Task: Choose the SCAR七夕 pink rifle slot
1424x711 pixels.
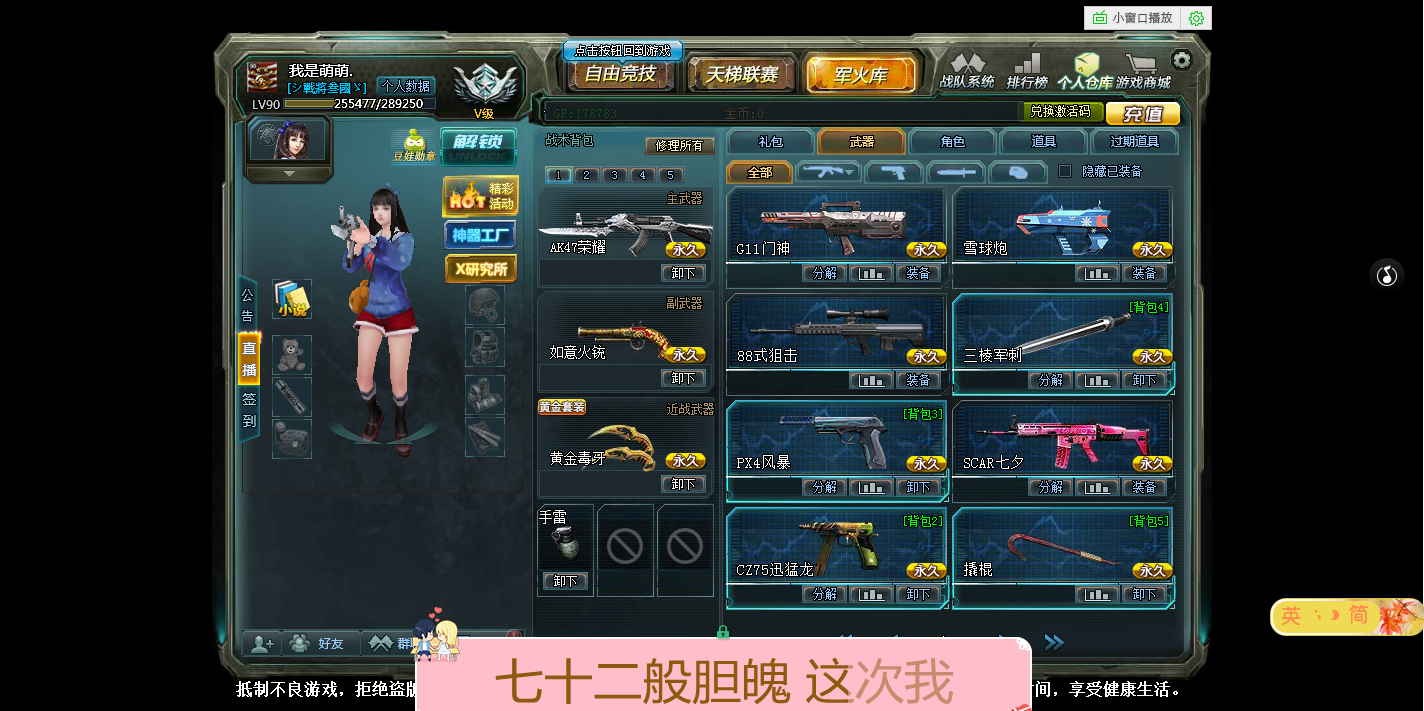Action: tap(1062, 441)
